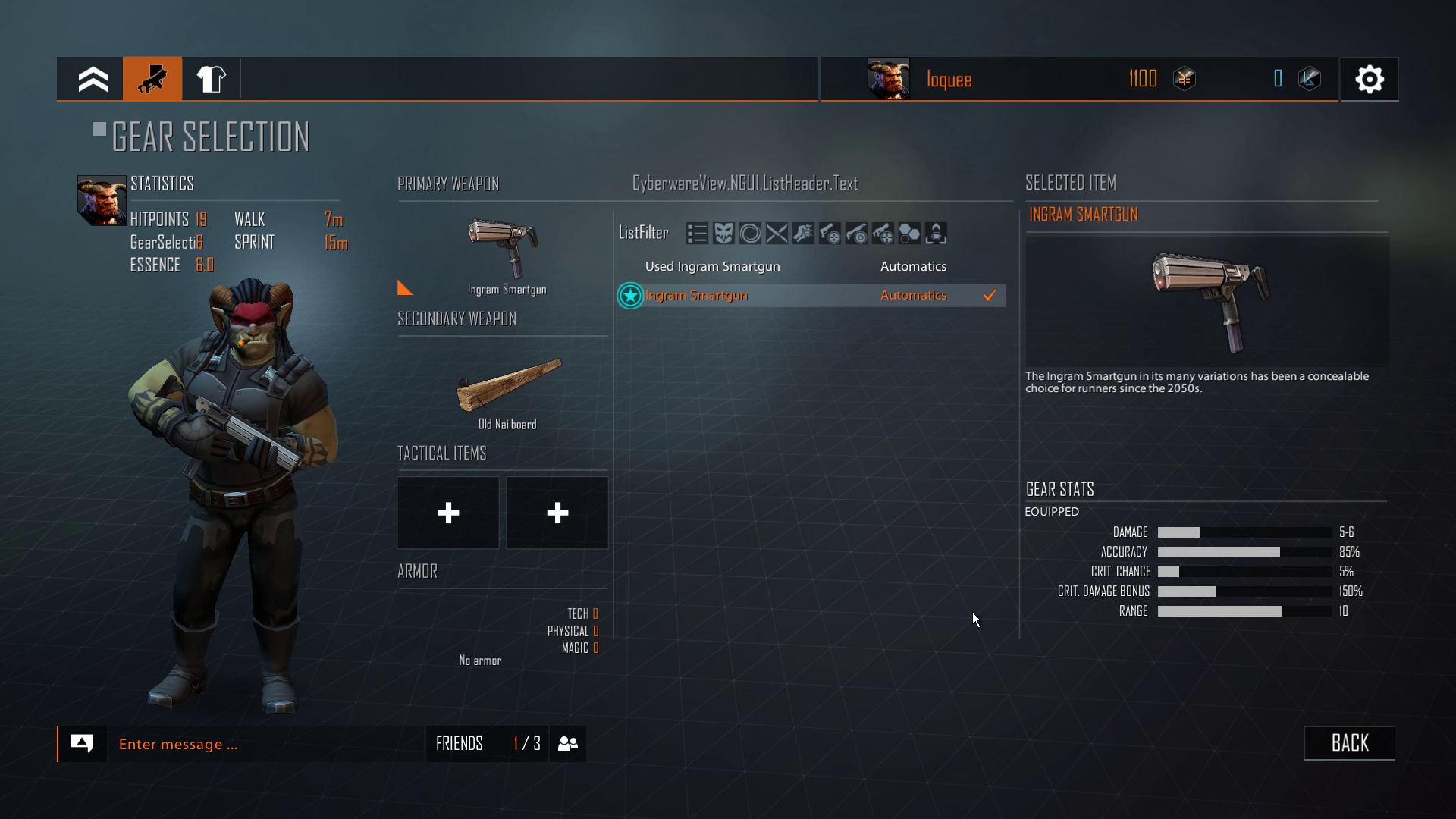
Task: Filter list by the clawed fist icon
Action: (803, 234)
